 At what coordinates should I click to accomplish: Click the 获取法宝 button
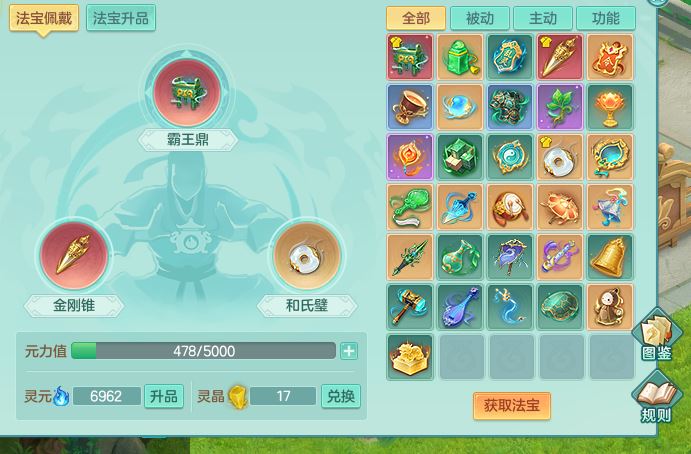pos(511,405)
